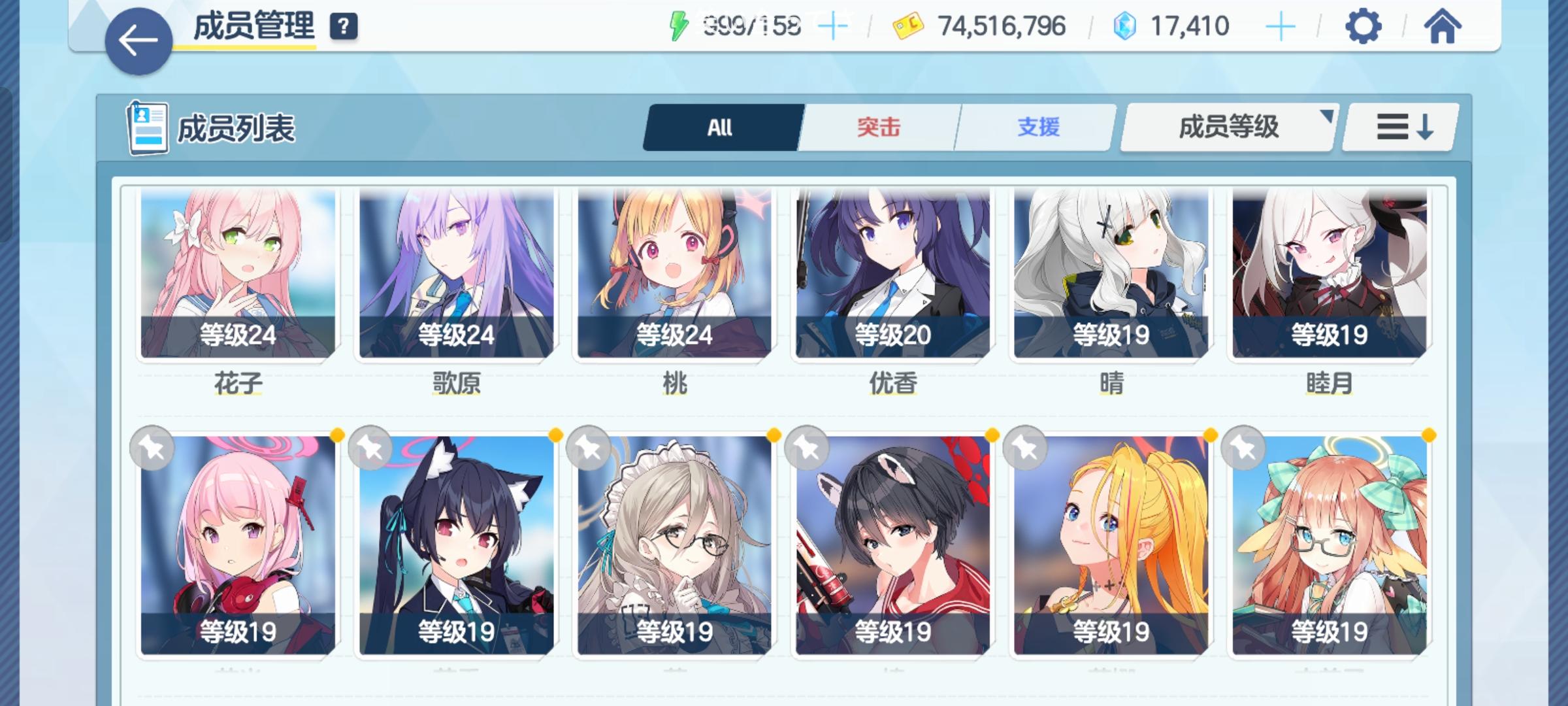Click the AP gauge showing 999/158
The width and height of the screenshot is (1568, 706).
coord(743,25)
